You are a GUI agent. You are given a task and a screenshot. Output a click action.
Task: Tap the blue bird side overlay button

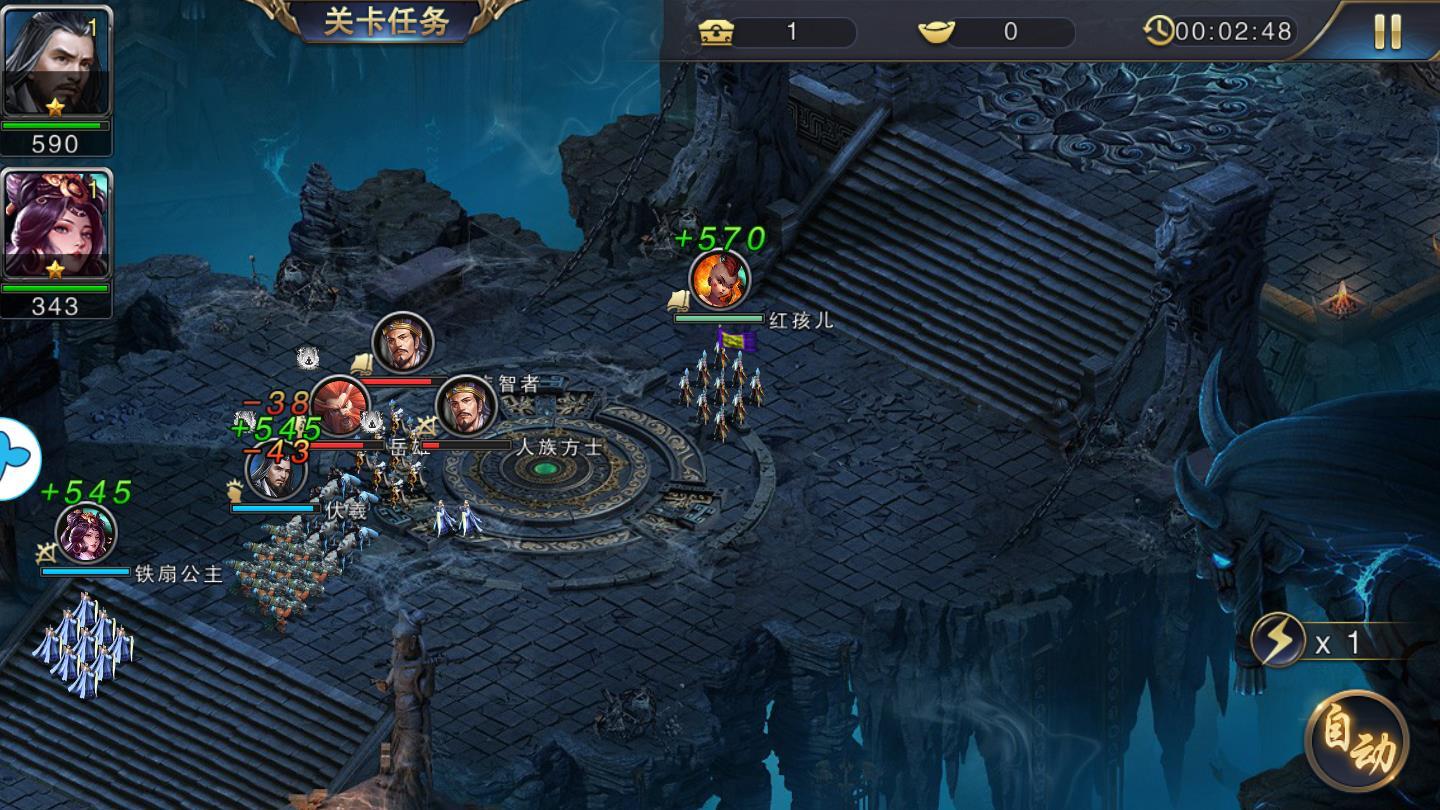[x=17, y=457]
